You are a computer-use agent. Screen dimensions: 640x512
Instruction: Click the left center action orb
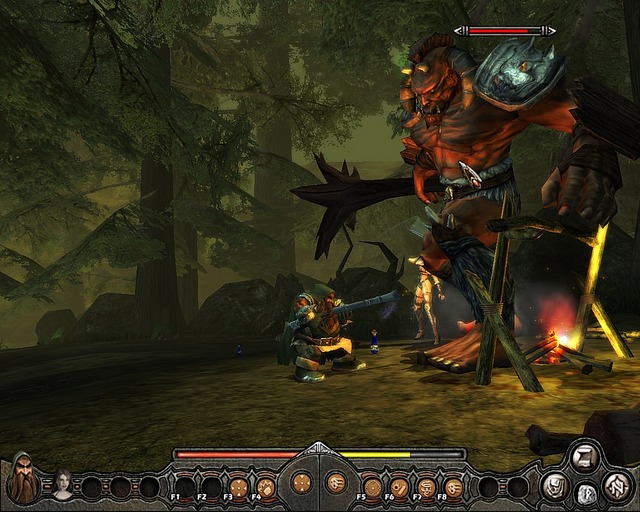tap(300, 483)
